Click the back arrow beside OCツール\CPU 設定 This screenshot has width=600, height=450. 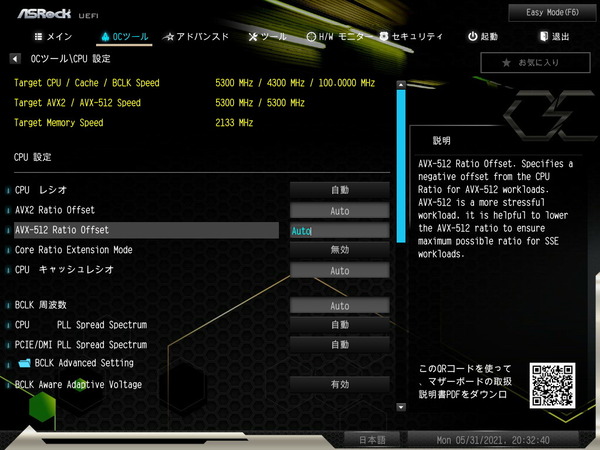[14, 59]
